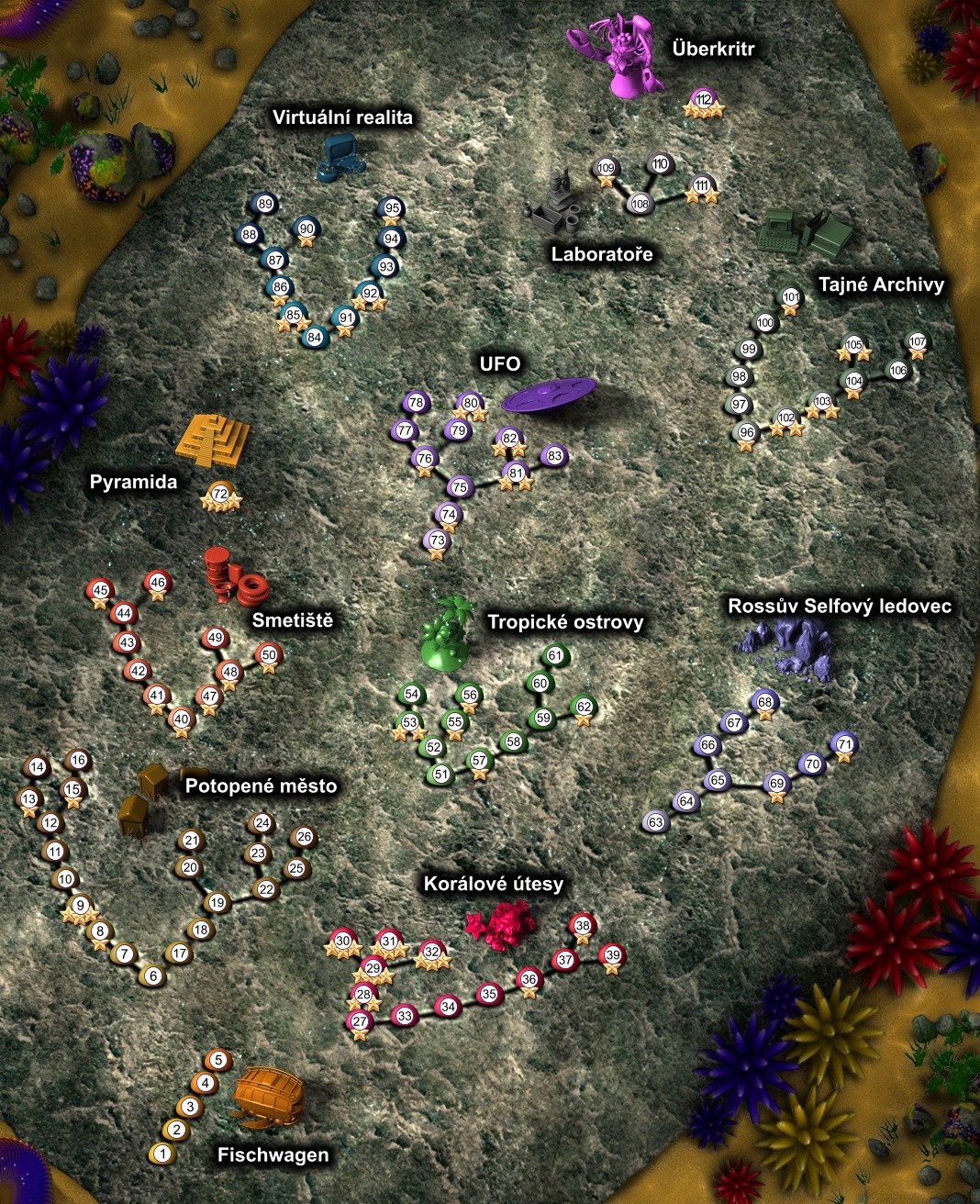Choose level 61 in Tropické ostrovy

coord(554,656)
